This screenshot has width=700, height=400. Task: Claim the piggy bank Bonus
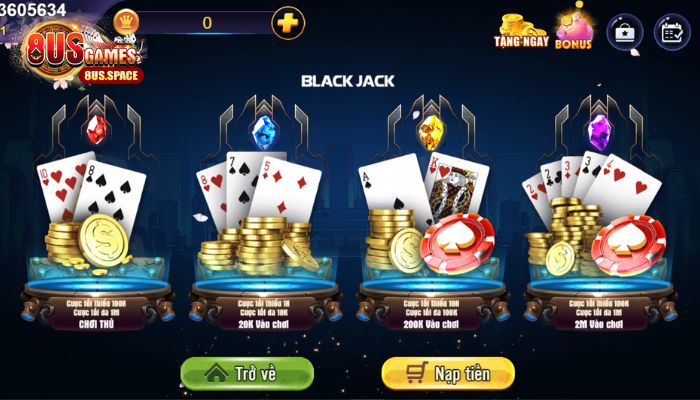coord(574,28)
